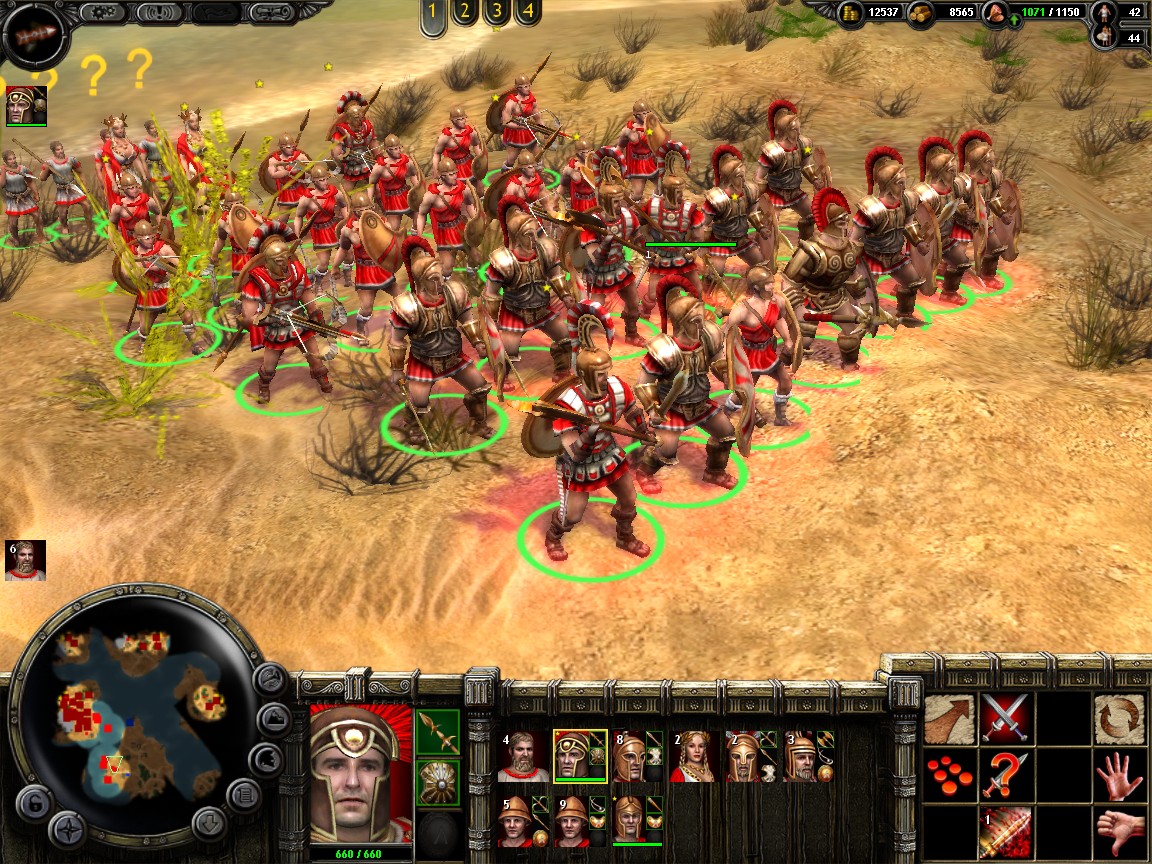This screenshot has width=1152, height=864.
Task: Select the hero portrait under the question marks
Action: click(x=27, y=106)
